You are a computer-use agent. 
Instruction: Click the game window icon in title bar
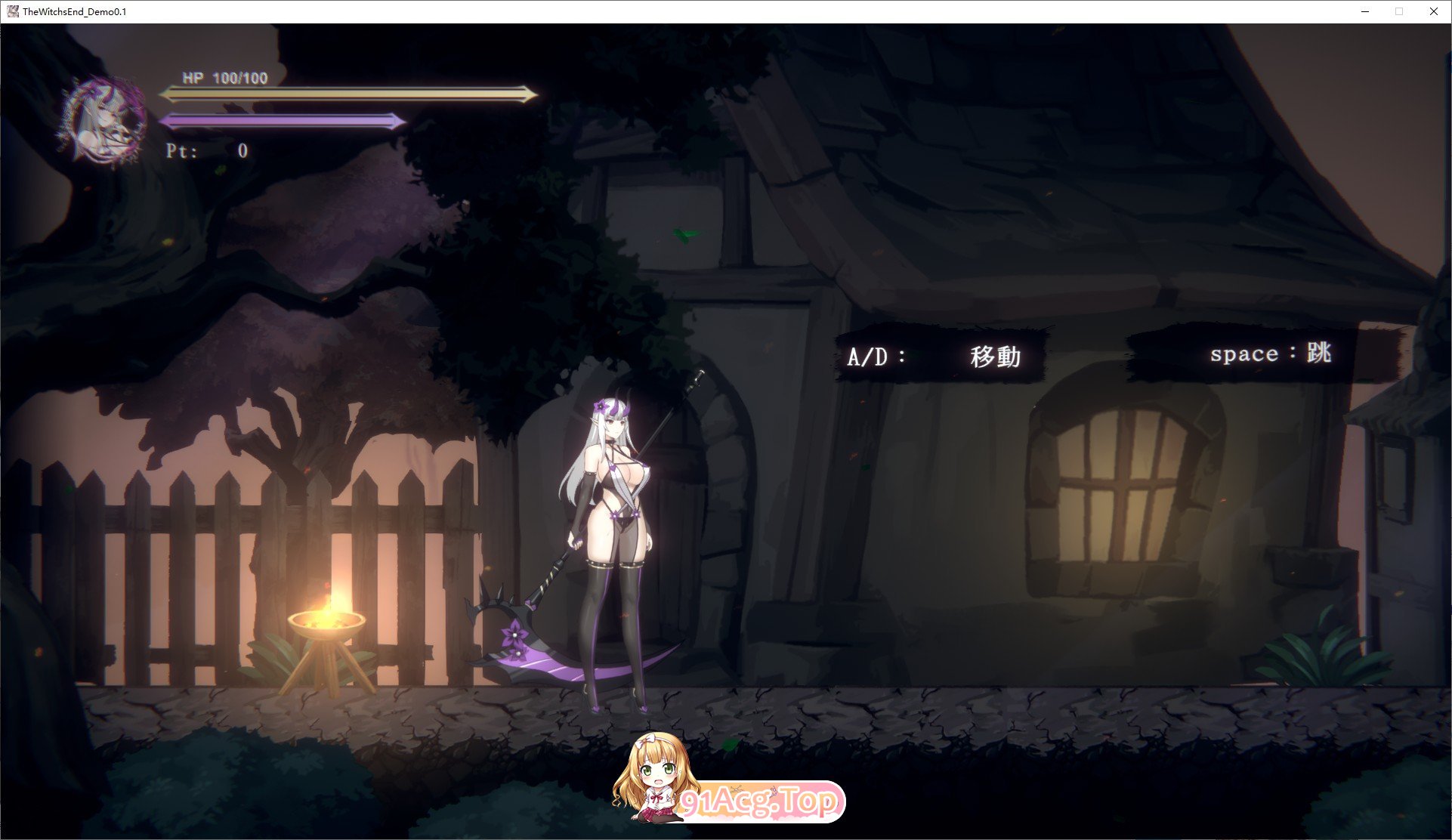point(12,11)
